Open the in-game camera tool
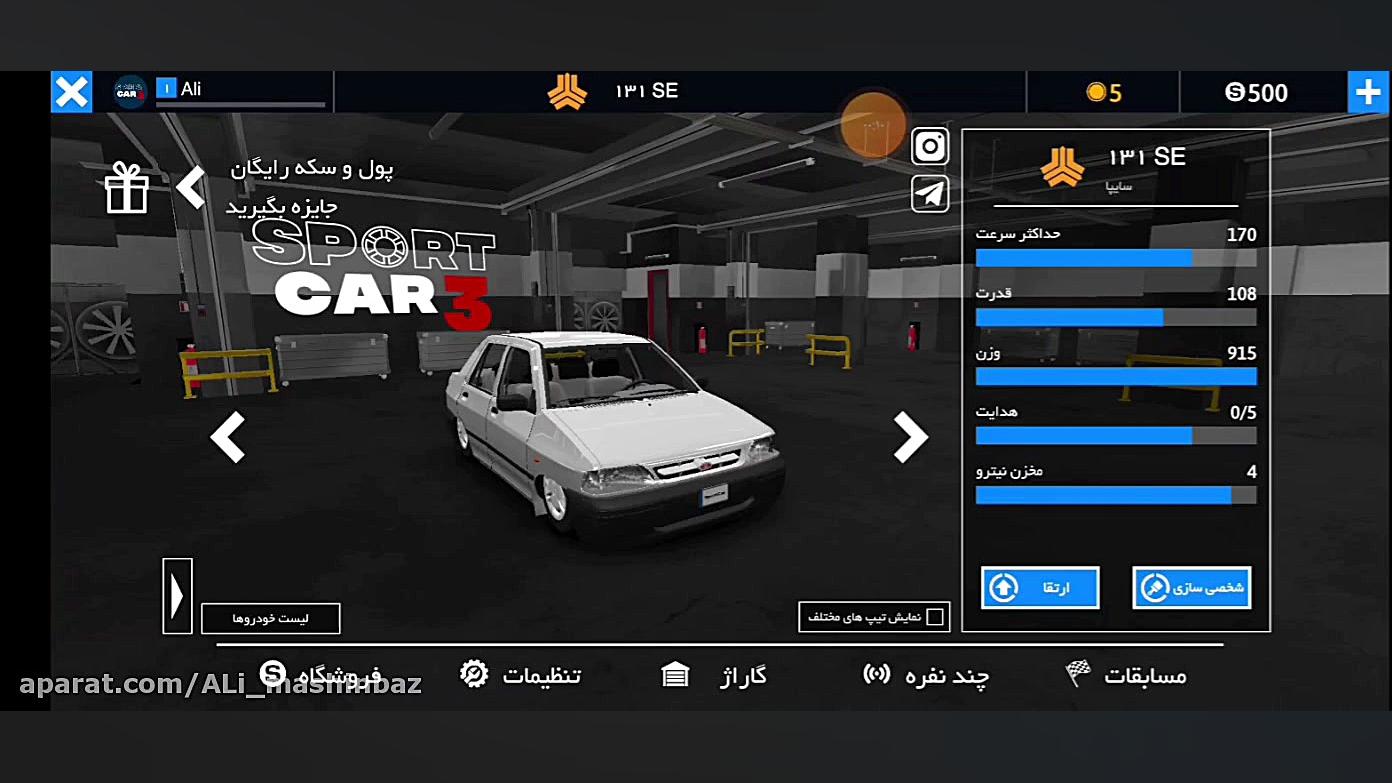This screenshot has width=1392, height=783. pyautogui.click(x=929, y=146)
